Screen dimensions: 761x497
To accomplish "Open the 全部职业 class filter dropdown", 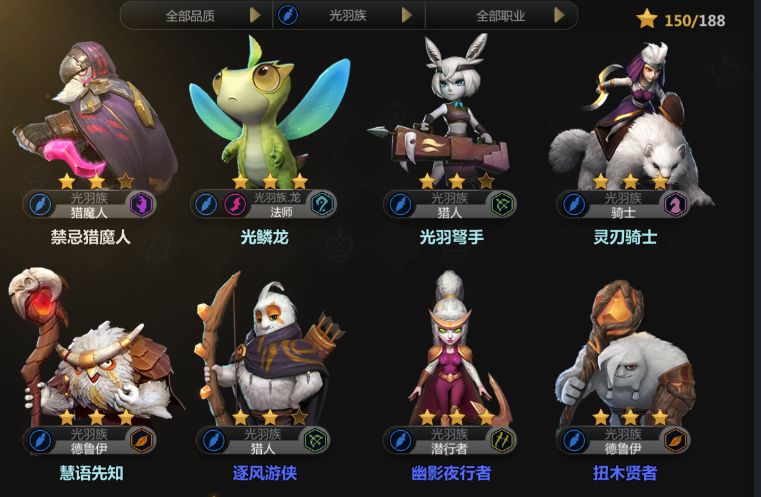I will click(x=507, y=15).
